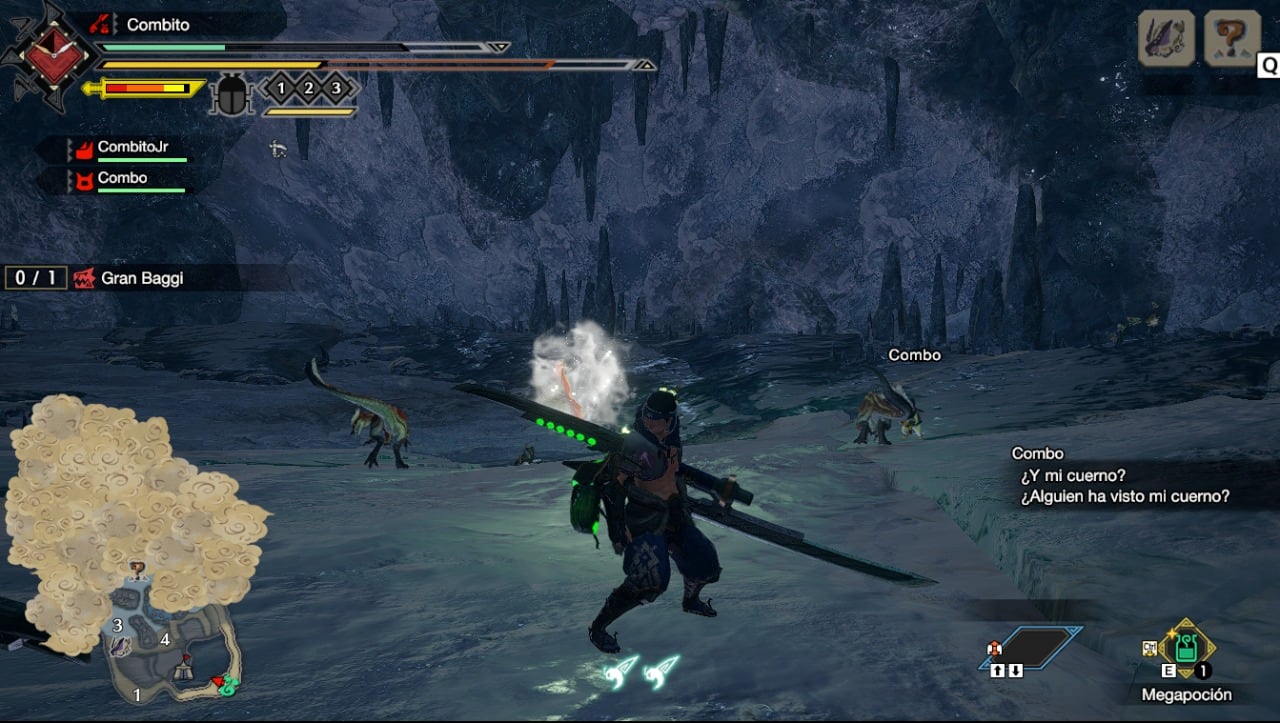Open the blue action bar panel

click(x=1041, y=646)
